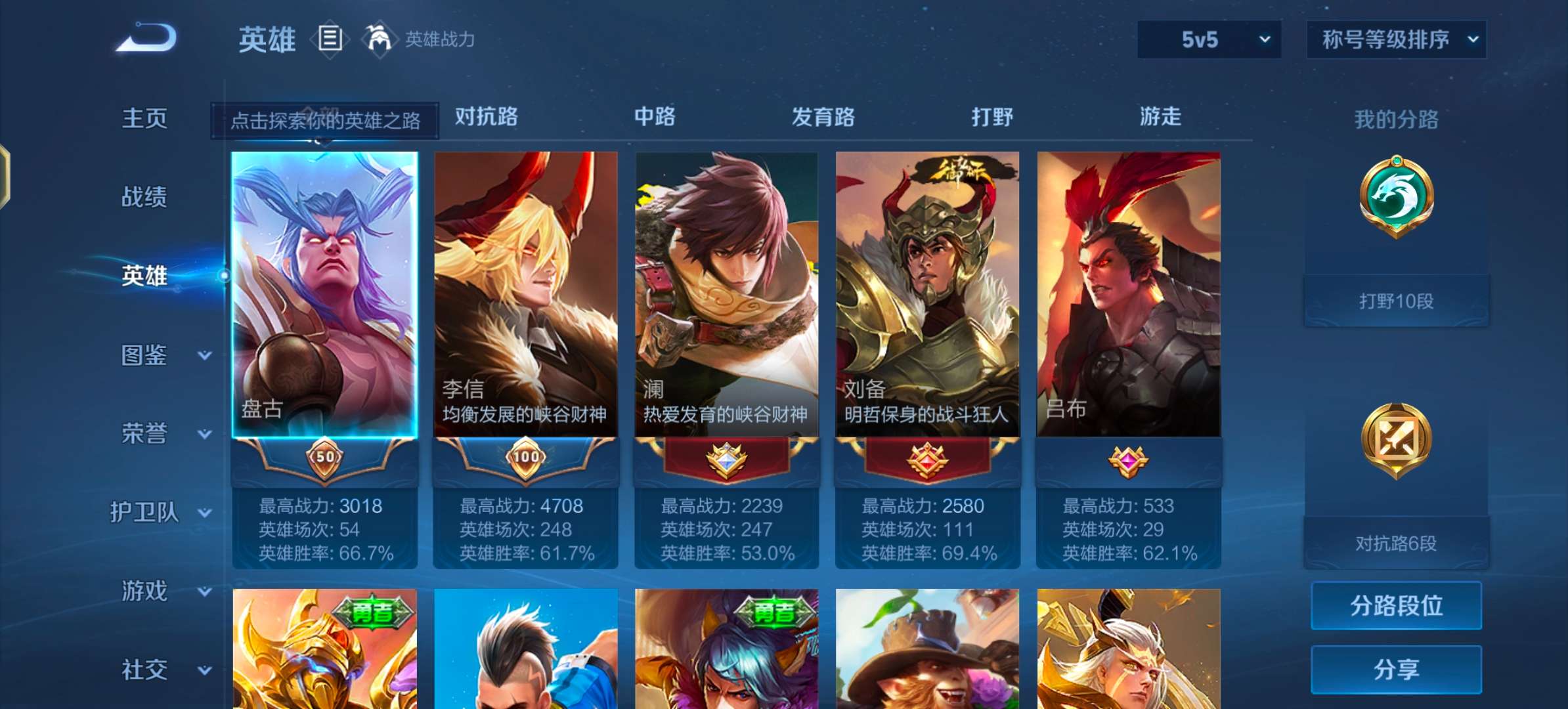Switch to the 中路 lane tab

[x=657, y=117]
